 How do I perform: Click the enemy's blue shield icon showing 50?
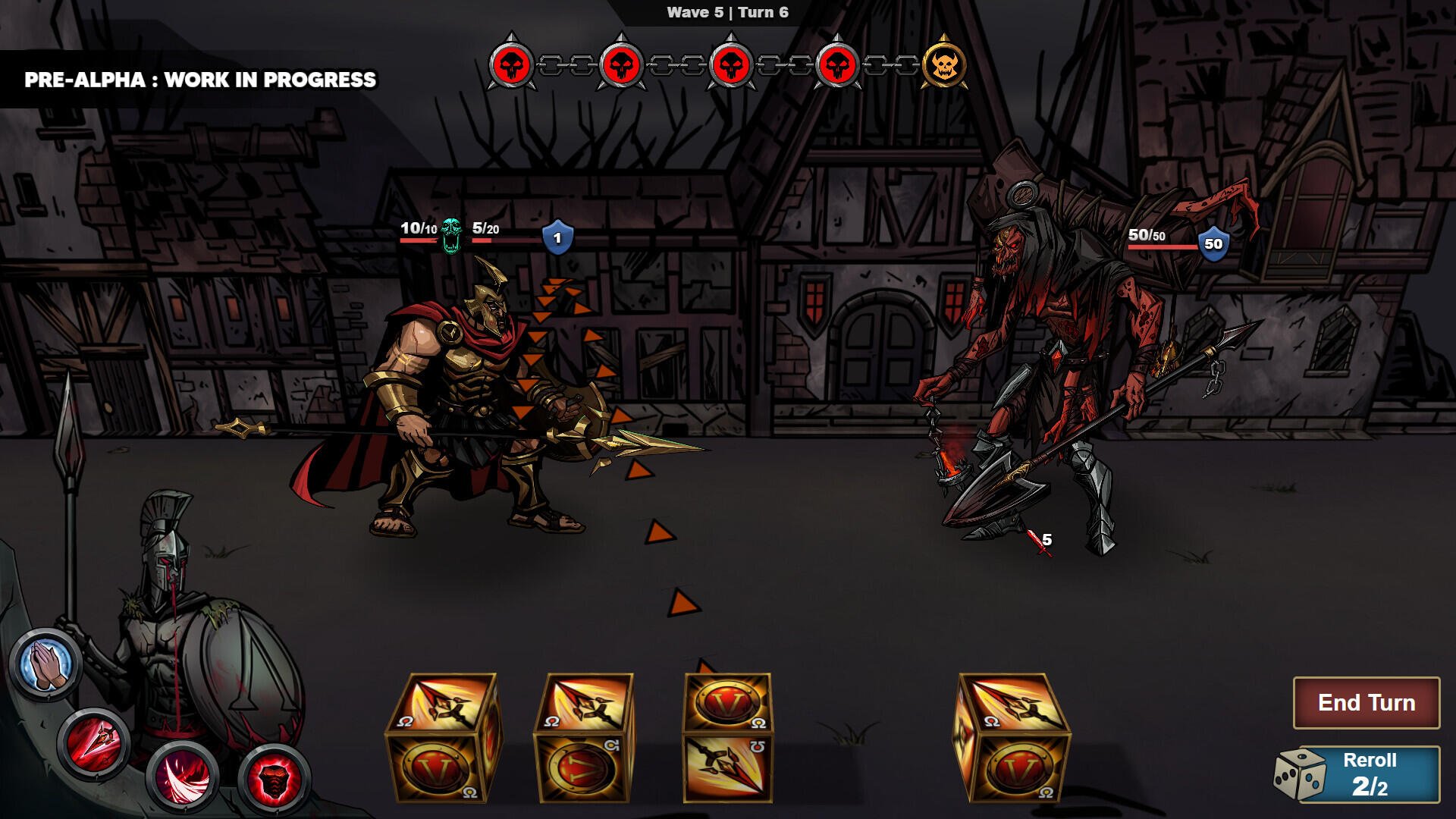pyautogui.click(x=1213, y=244)
